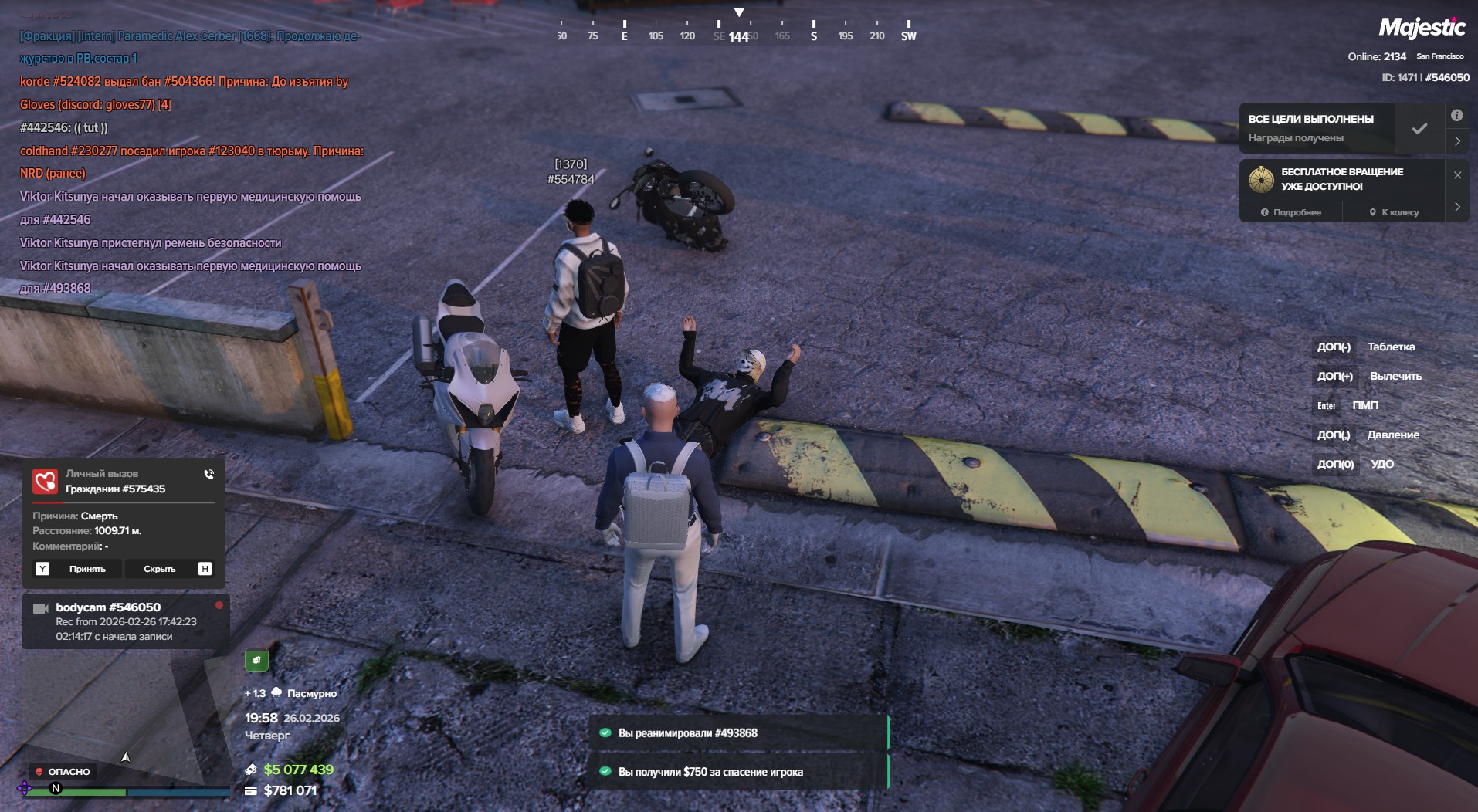Select the Давление medic action

(1392, 435)
